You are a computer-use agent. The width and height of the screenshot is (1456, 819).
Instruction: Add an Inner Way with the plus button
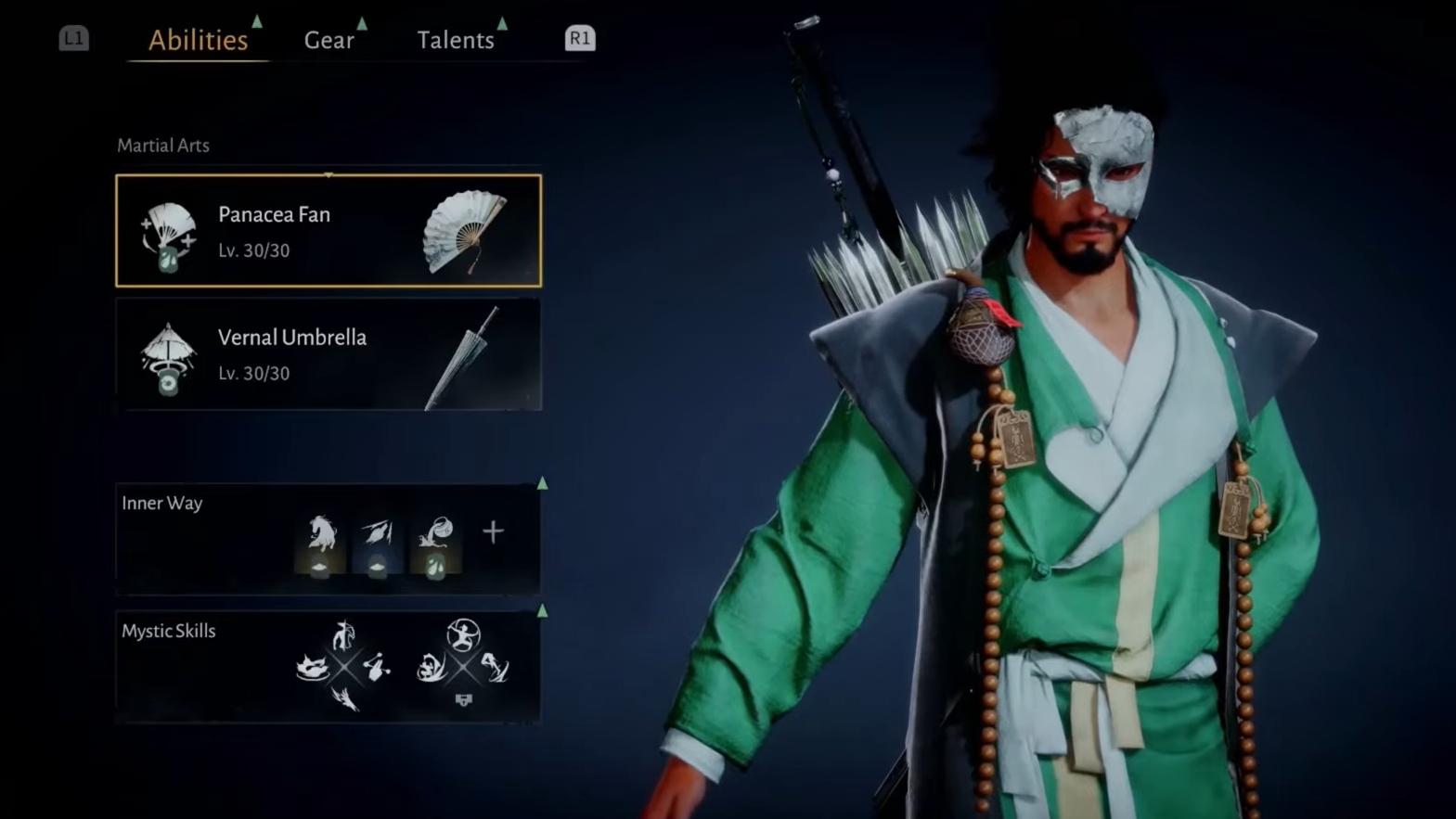click(x=493, y=532)
